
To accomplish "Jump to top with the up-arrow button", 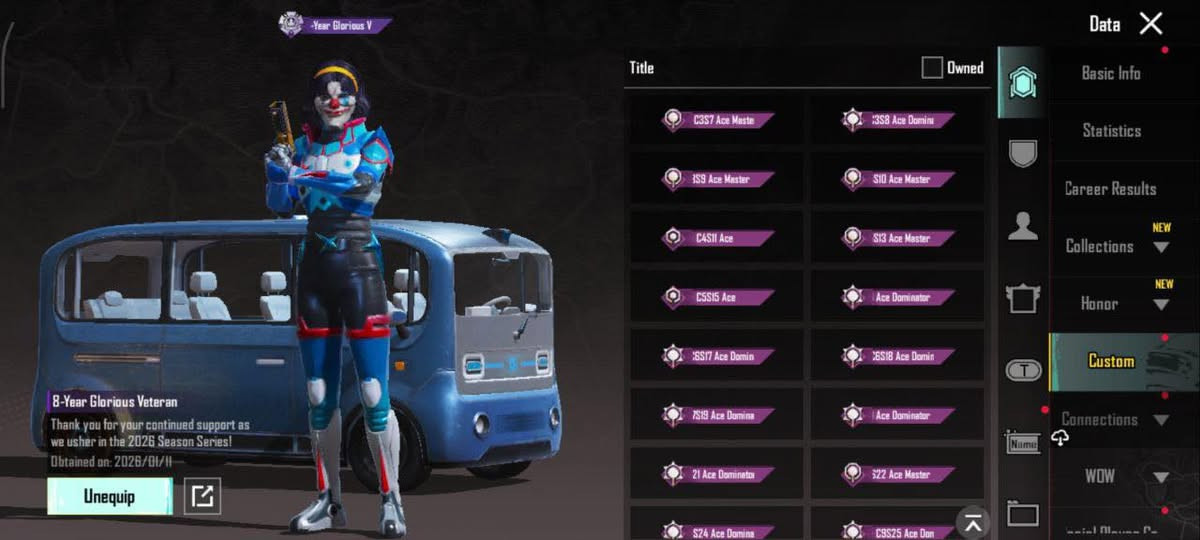I will click(972, 521).
